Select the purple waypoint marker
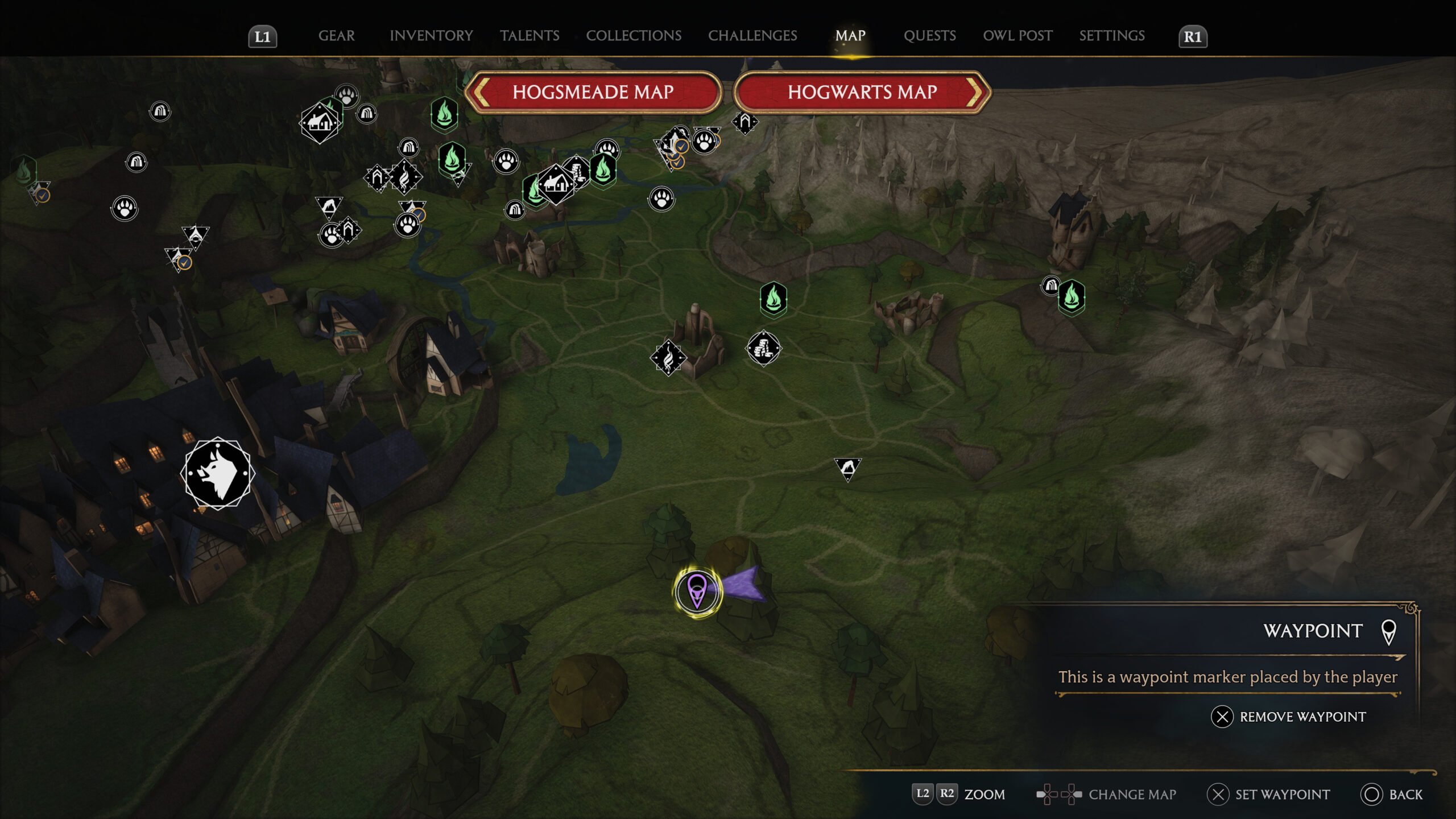The width and height of the screenshot is (1456, 819). click(697, 591)
